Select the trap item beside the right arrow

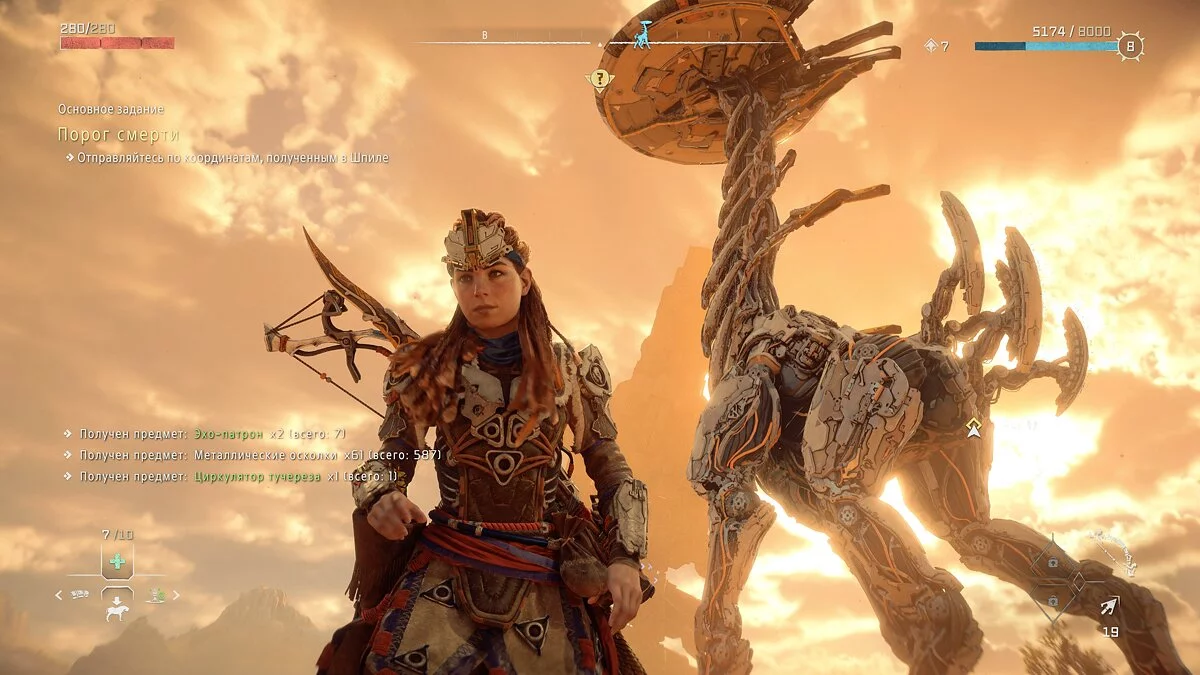click(x=156, y=595)
